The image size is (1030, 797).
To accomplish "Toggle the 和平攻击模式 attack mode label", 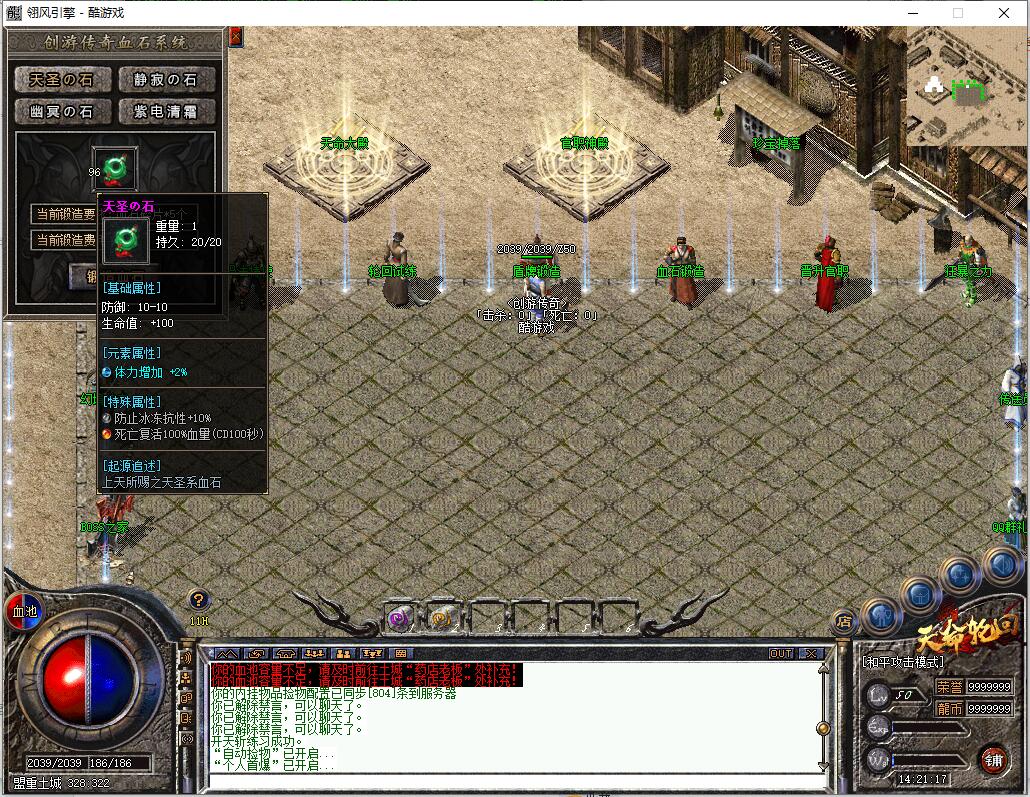I will (x=903, y=662).
